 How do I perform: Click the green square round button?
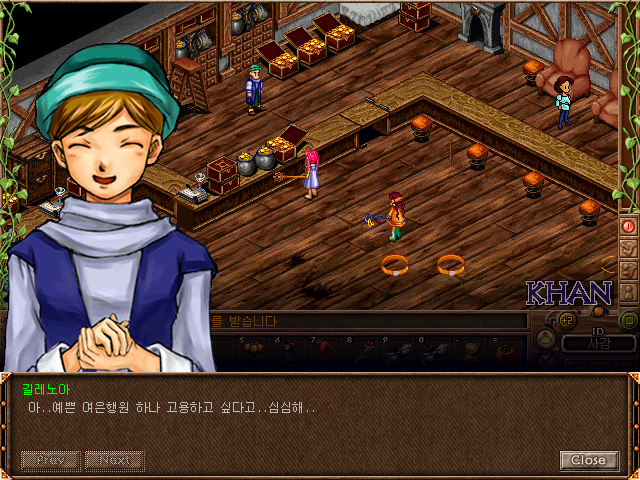pos(629,320)
